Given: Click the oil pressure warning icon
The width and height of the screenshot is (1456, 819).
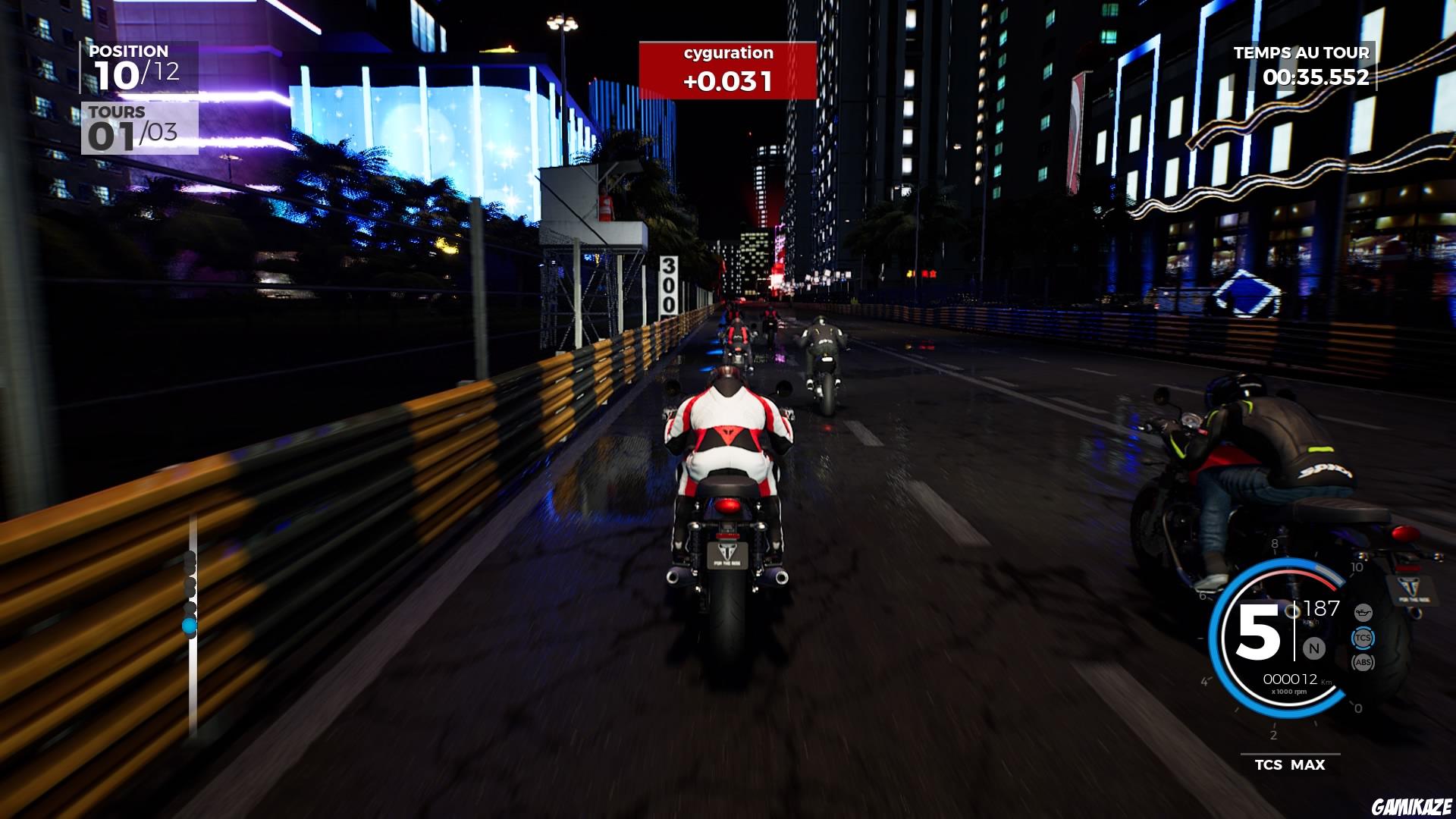Looking at the screenshot, I should click(1363, 613).
